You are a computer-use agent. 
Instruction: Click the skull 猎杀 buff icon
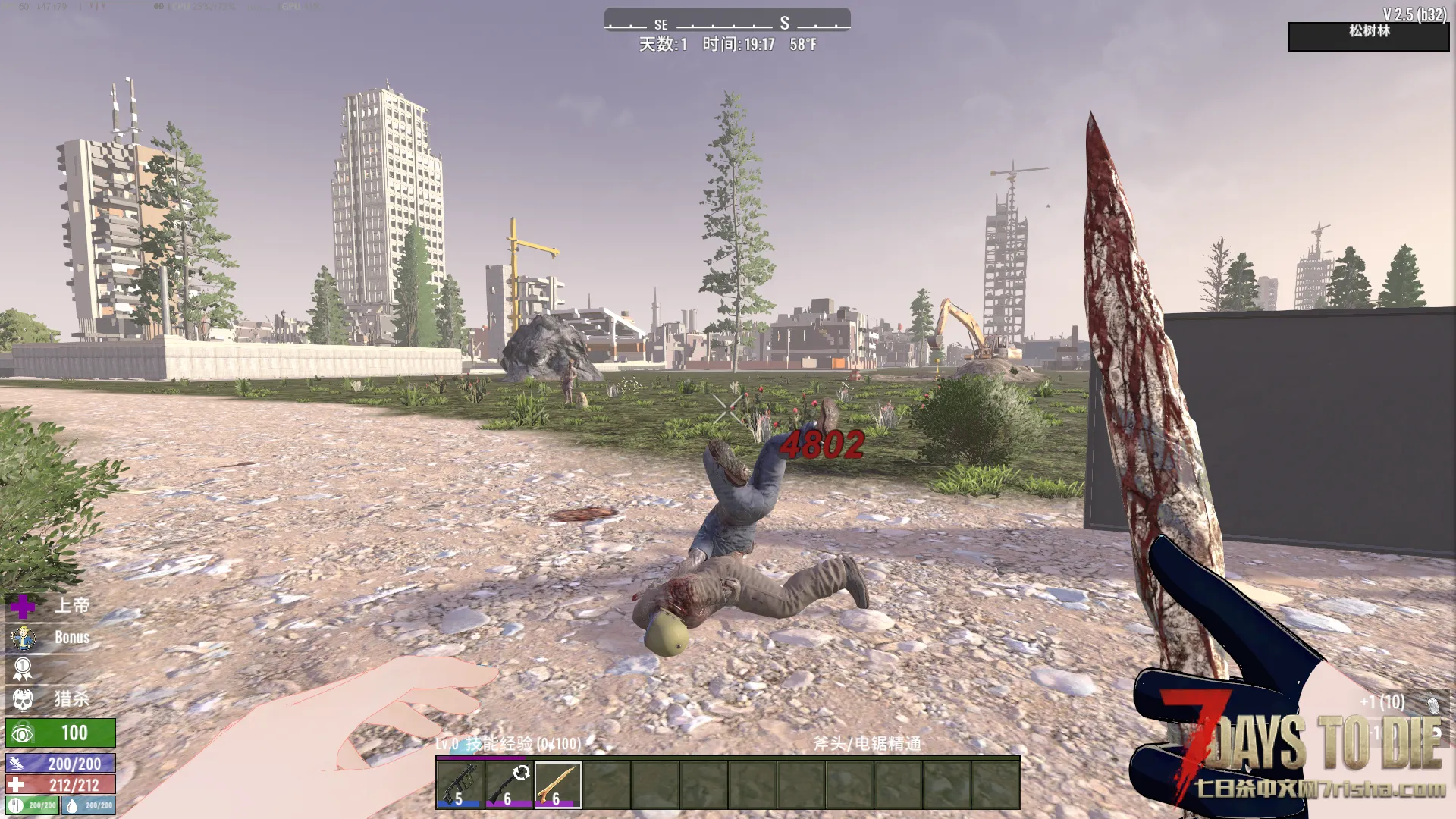tap(23, 699)
